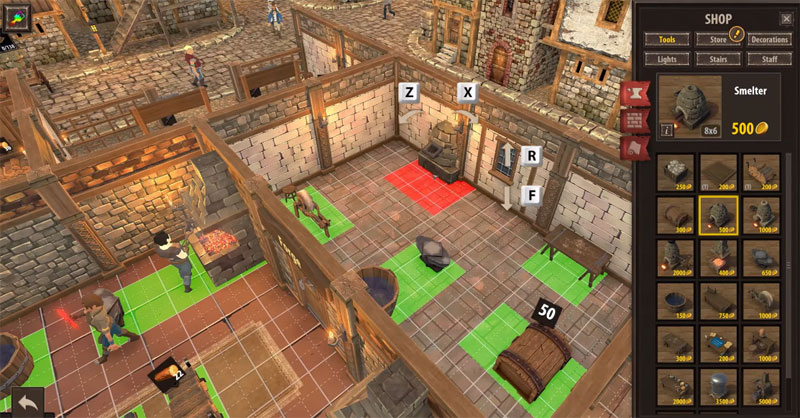Image resolution: width=800 pixels, height=418 pixels.
Task: Open the Stairs category
Action: [x=717, y=59]
